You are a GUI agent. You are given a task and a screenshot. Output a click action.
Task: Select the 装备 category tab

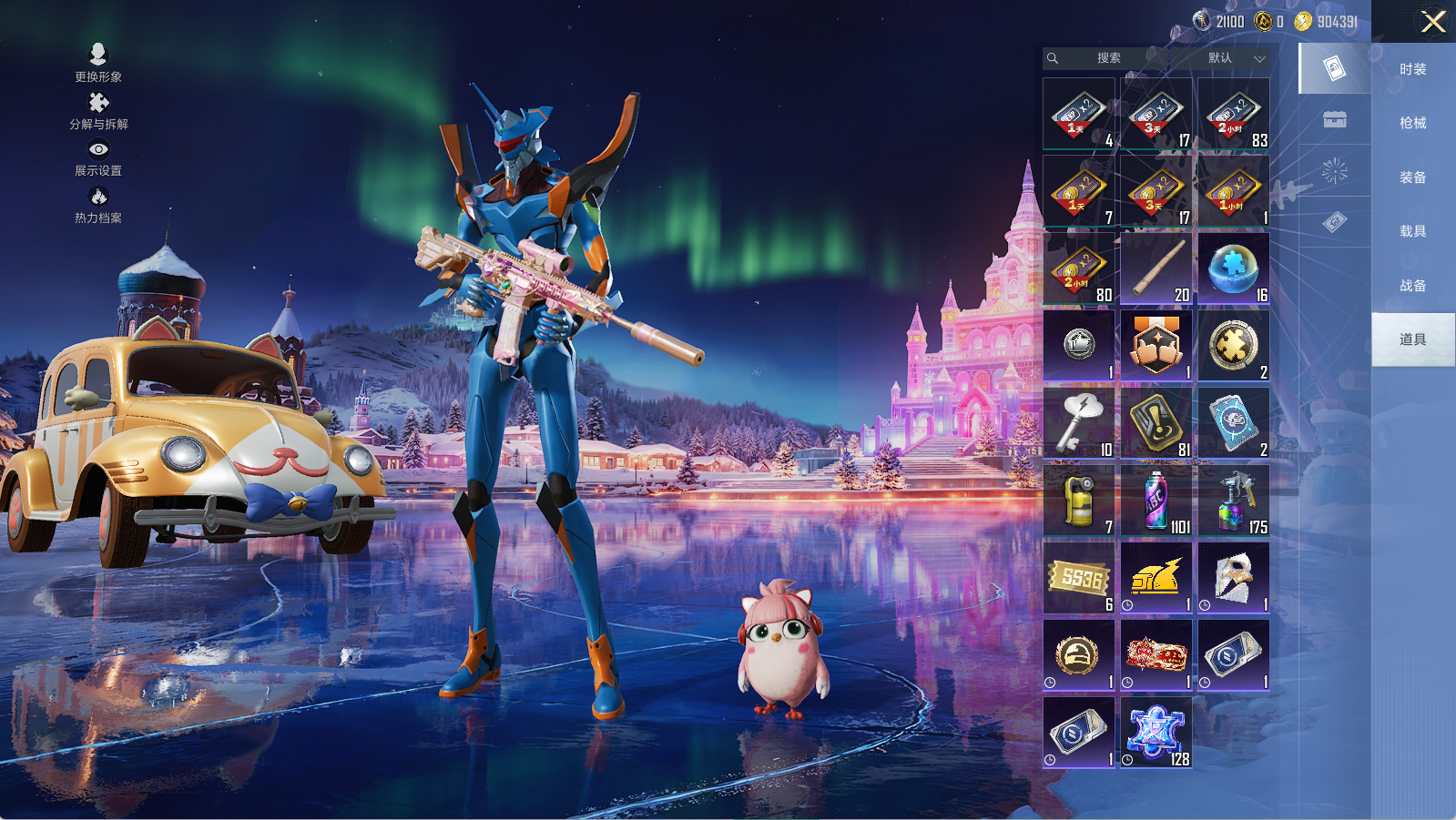click(x=1412, y=177)
